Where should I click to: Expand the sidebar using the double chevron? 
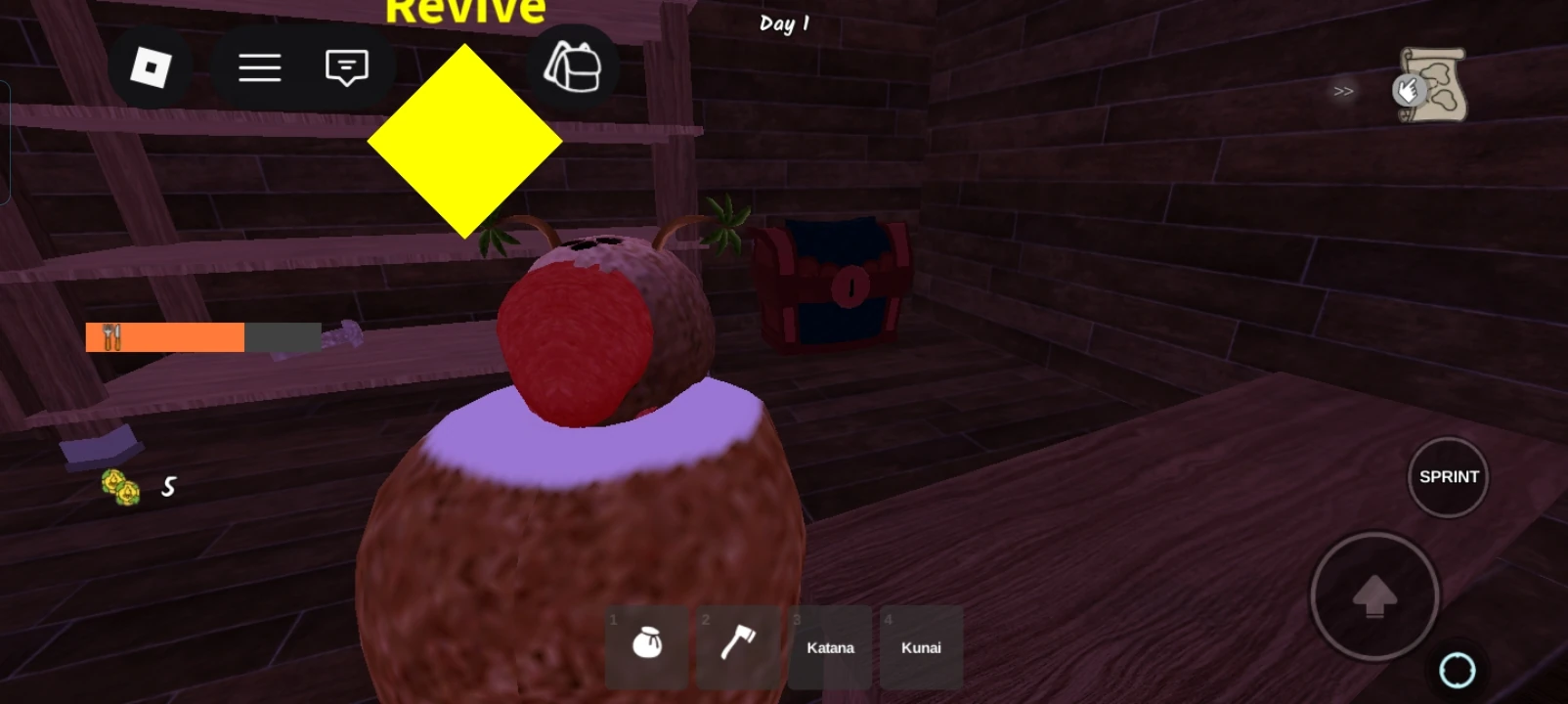pyautogui.click(x=1340, y=91)
